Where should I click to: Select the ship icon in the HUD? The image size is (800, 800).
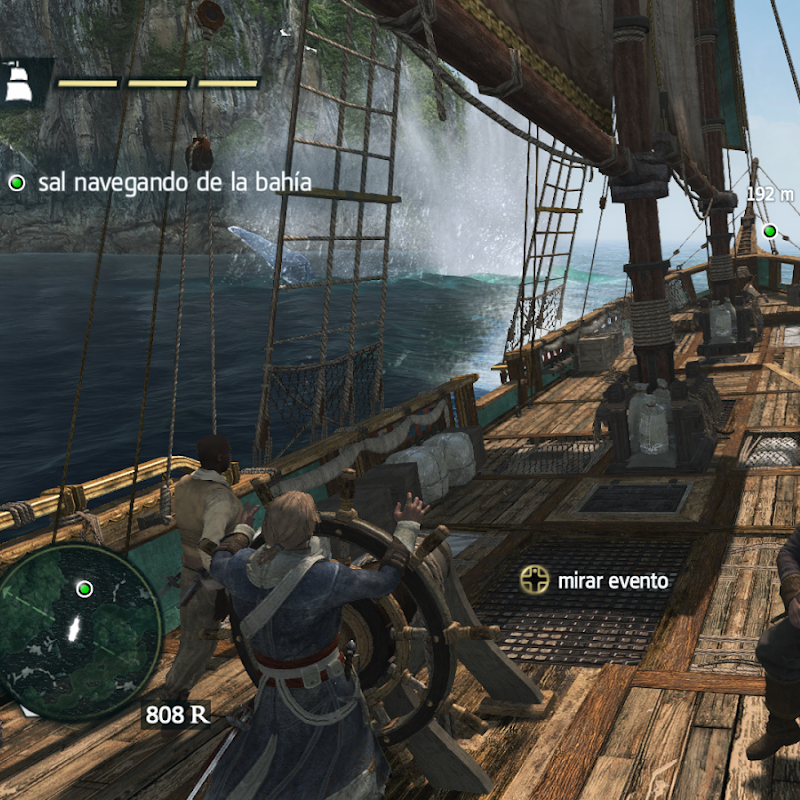click(x=19, y=82)
